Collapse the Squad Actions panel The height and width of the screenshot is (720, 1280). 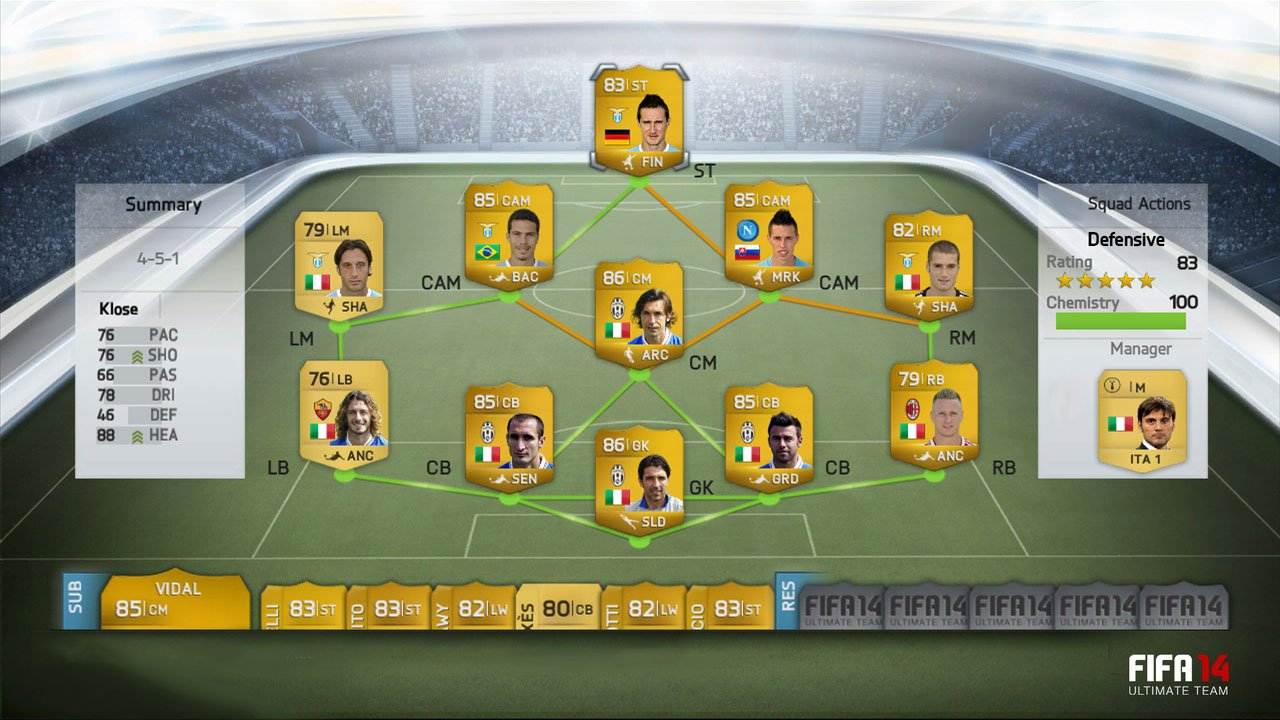pos(1140,203)
